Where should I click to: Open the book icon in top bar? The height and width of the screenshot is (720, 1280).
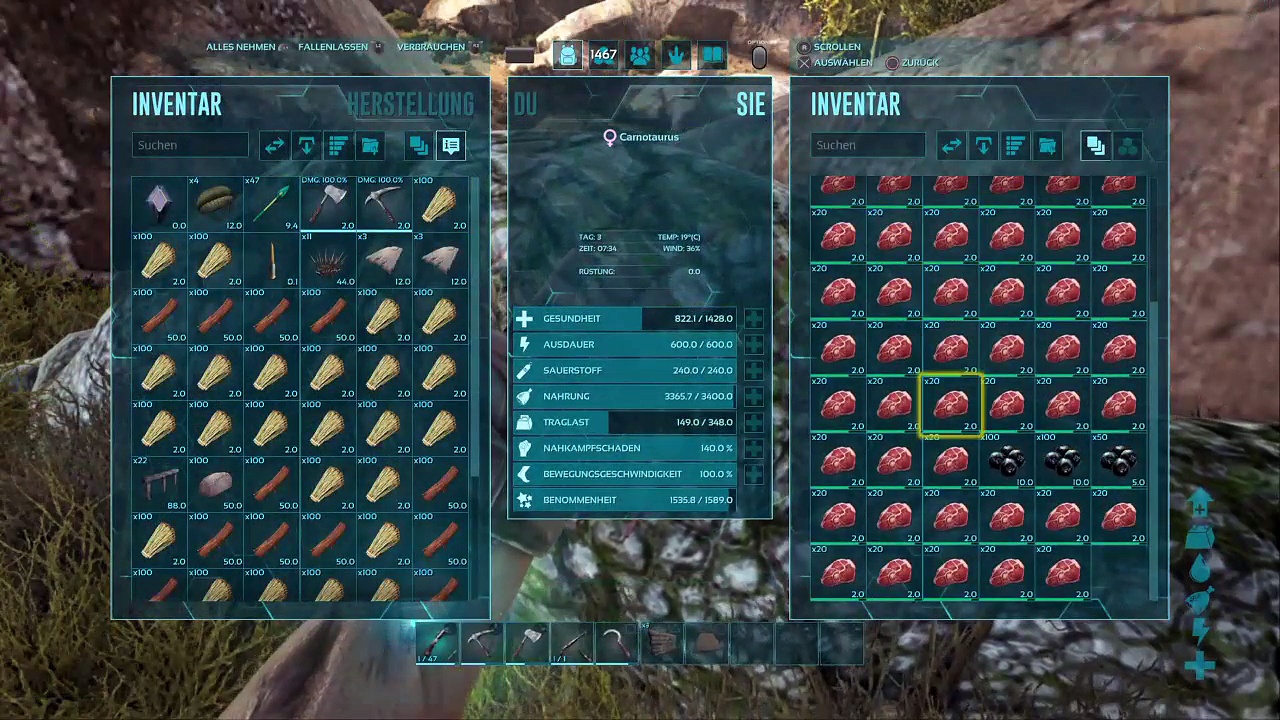(712, 55)
